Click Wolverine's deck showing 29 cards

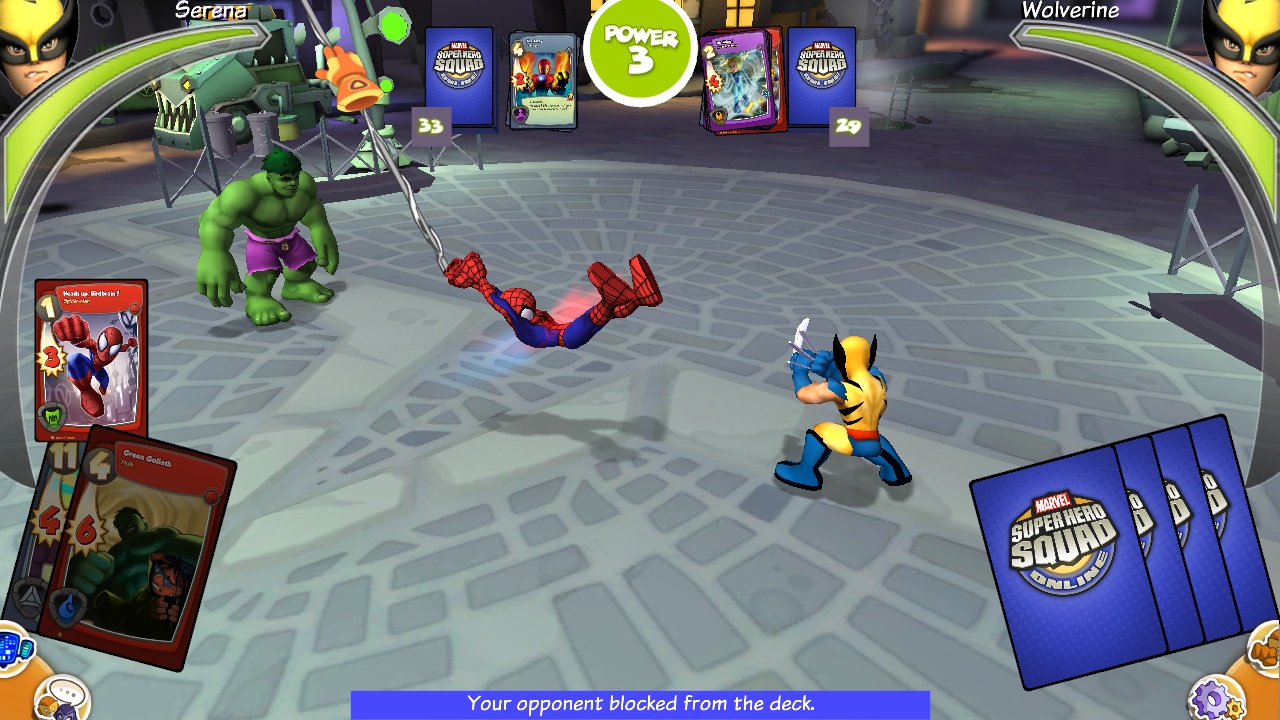[x=820, y=75]
